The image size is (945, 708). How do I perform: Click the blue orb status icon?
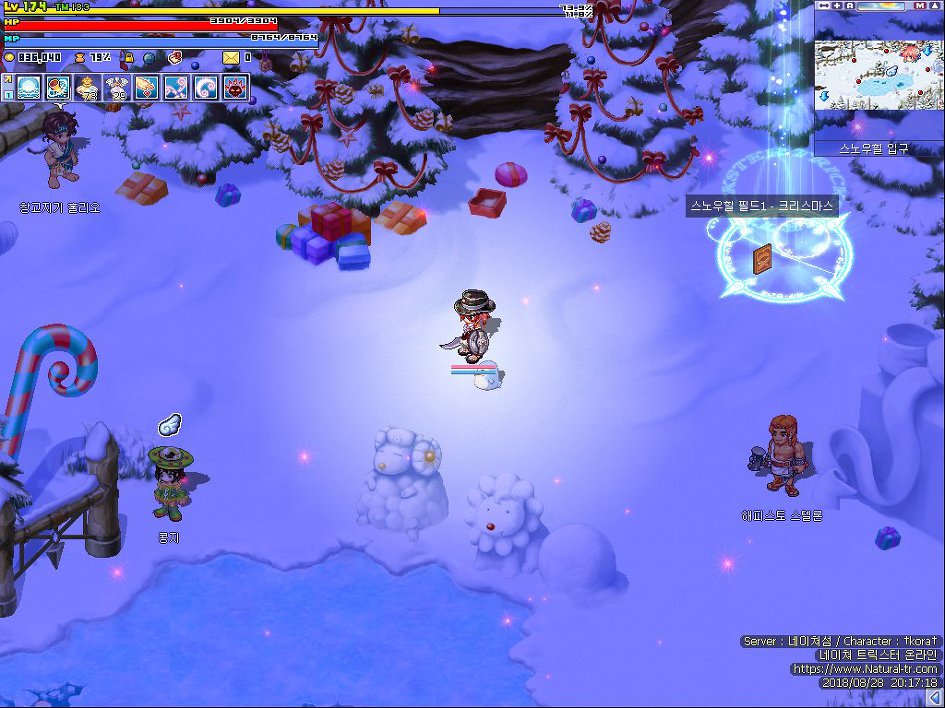(150, 58)
